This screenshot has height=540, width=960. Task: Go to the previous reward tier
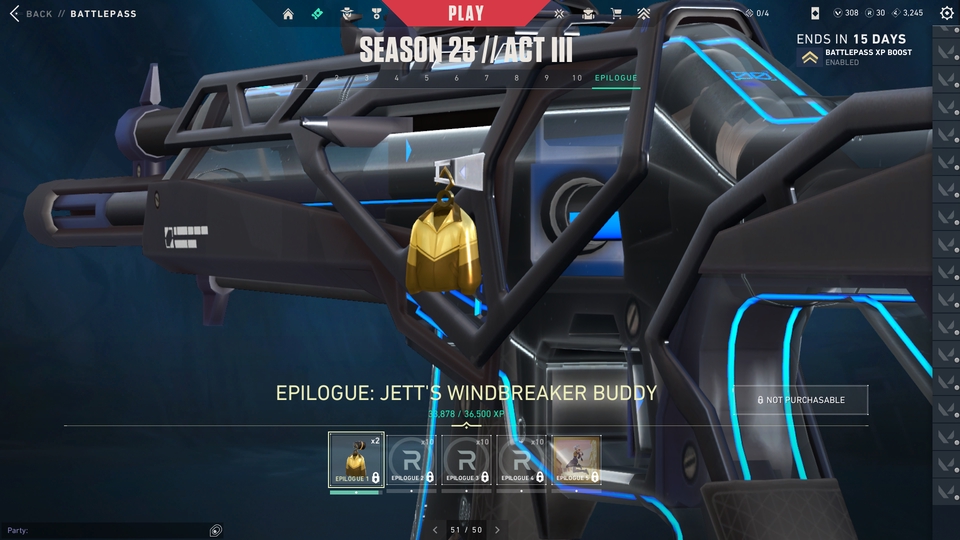click(x=435, y=530)
